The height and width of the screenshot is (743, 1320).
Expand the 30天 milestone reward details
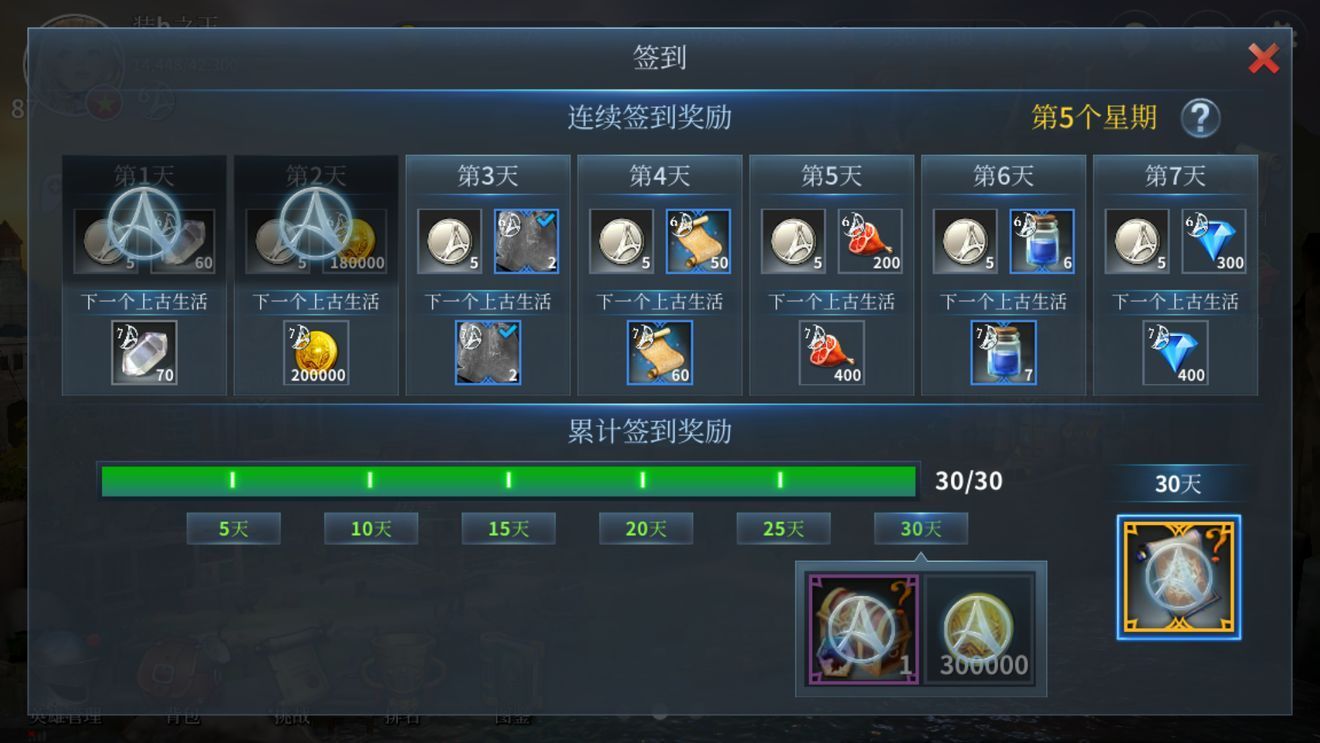coord(920,528)
